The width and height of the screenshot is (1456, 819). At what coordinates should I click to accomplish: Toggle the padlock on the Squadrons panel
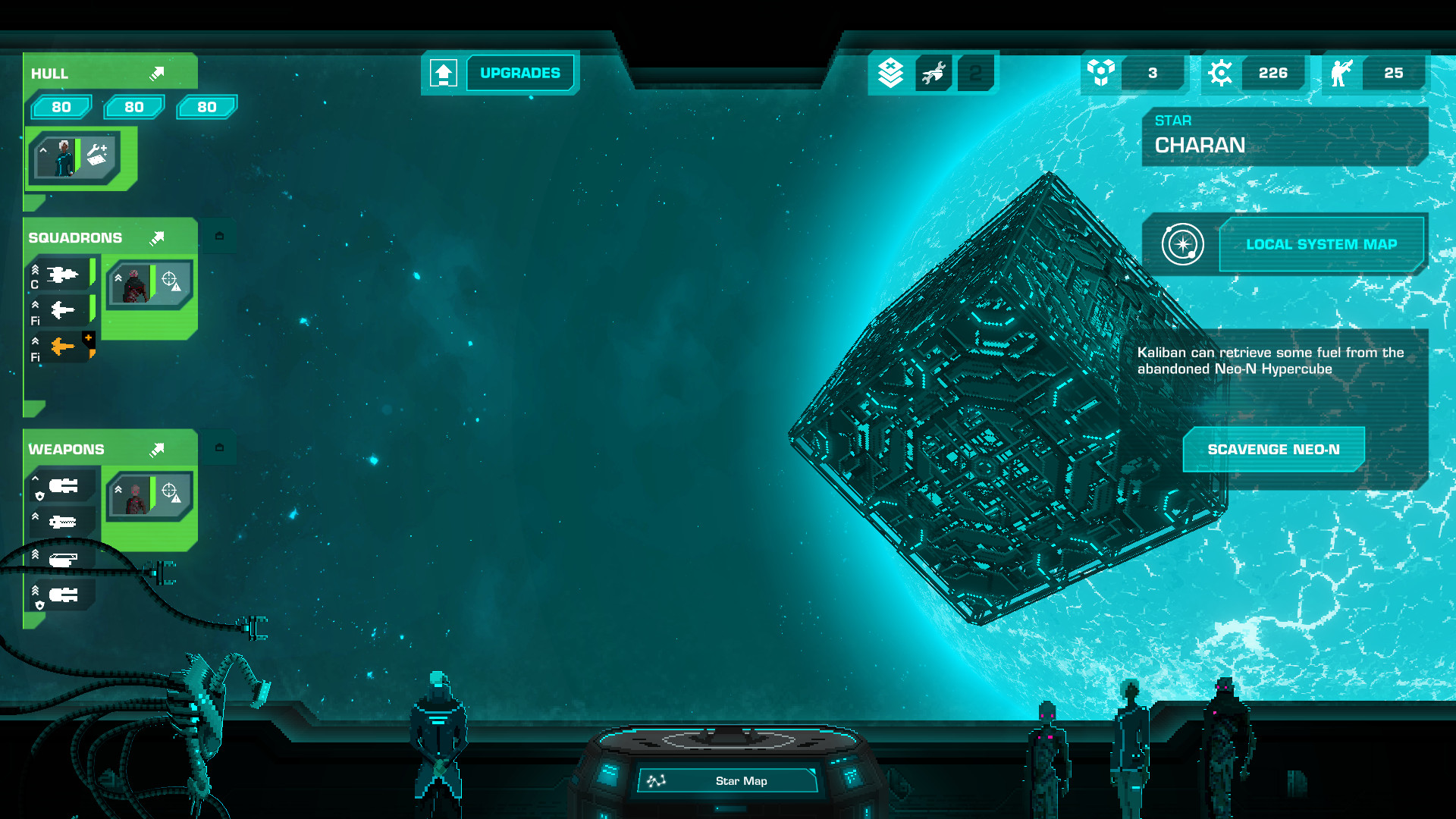pos(220,236)
